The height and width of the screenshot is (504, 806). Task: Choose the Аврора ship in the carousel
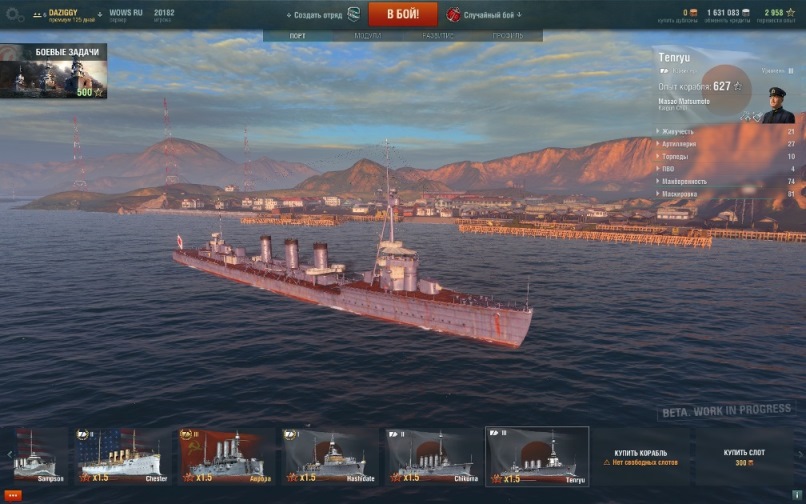tap(224, 457)
